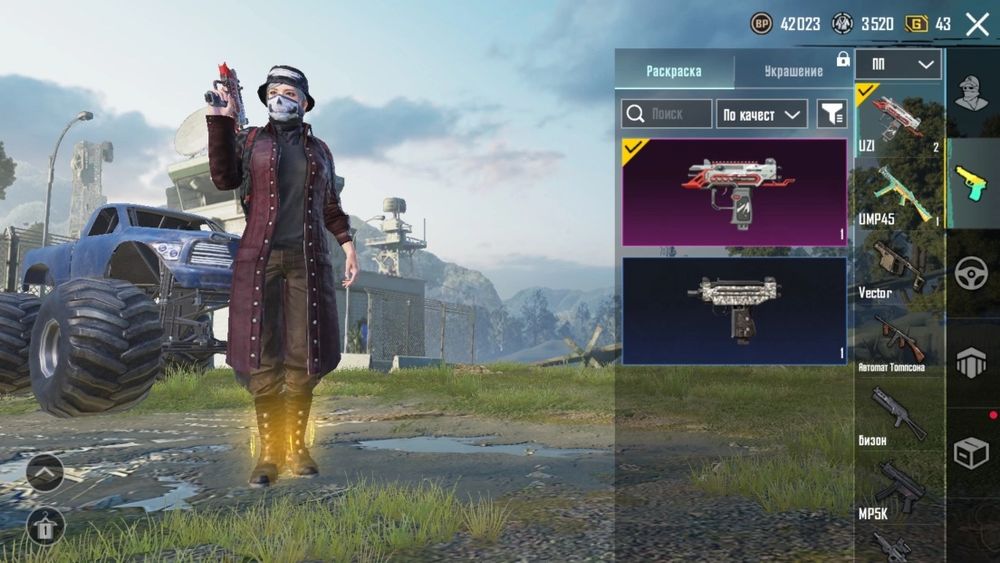Select UZI in the weapon list
Viewport: 1000px width, 563px height.
[x=899, y=119]
